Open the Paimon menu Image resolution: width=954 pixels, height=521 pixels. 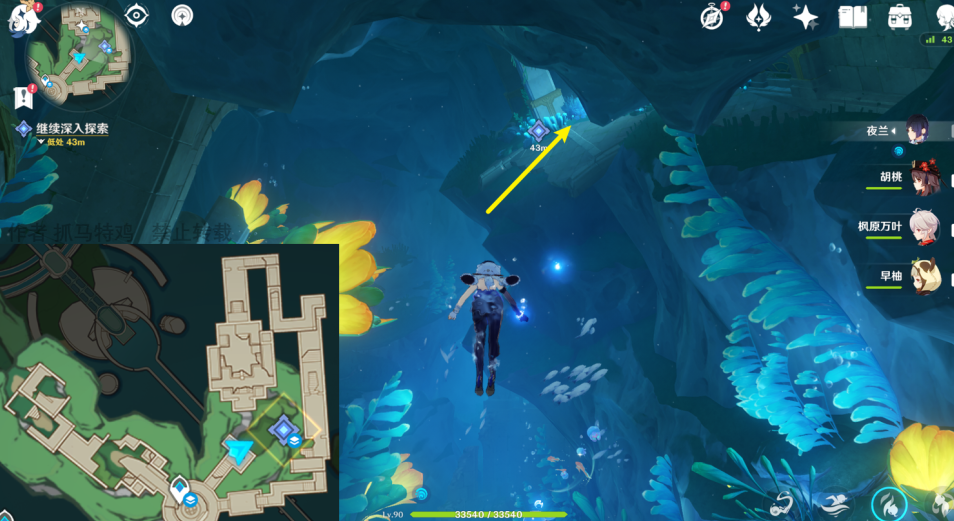point(20,17)
